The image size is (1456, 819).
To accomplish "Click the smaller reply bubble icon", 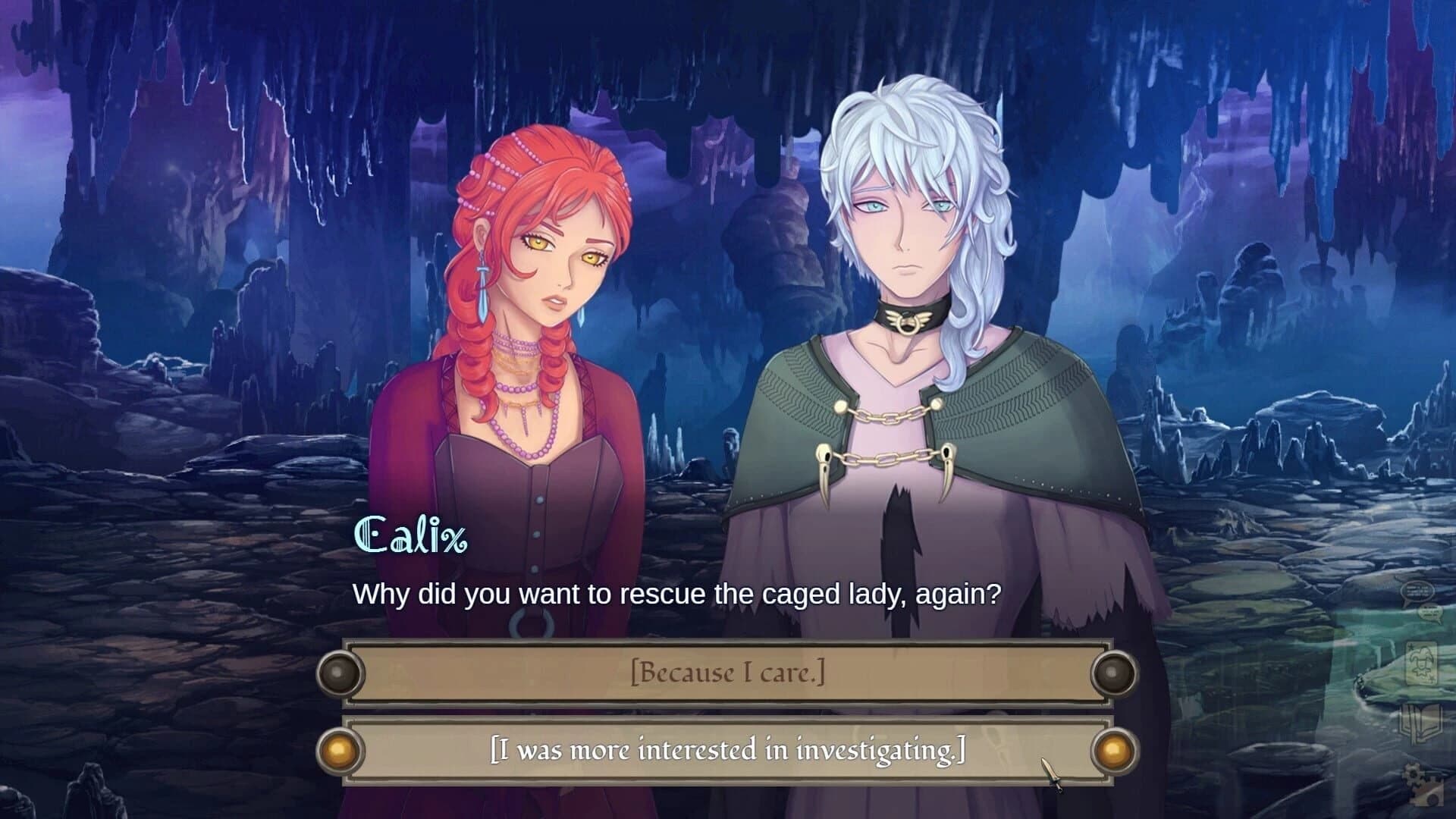I will pos(1431,613).
